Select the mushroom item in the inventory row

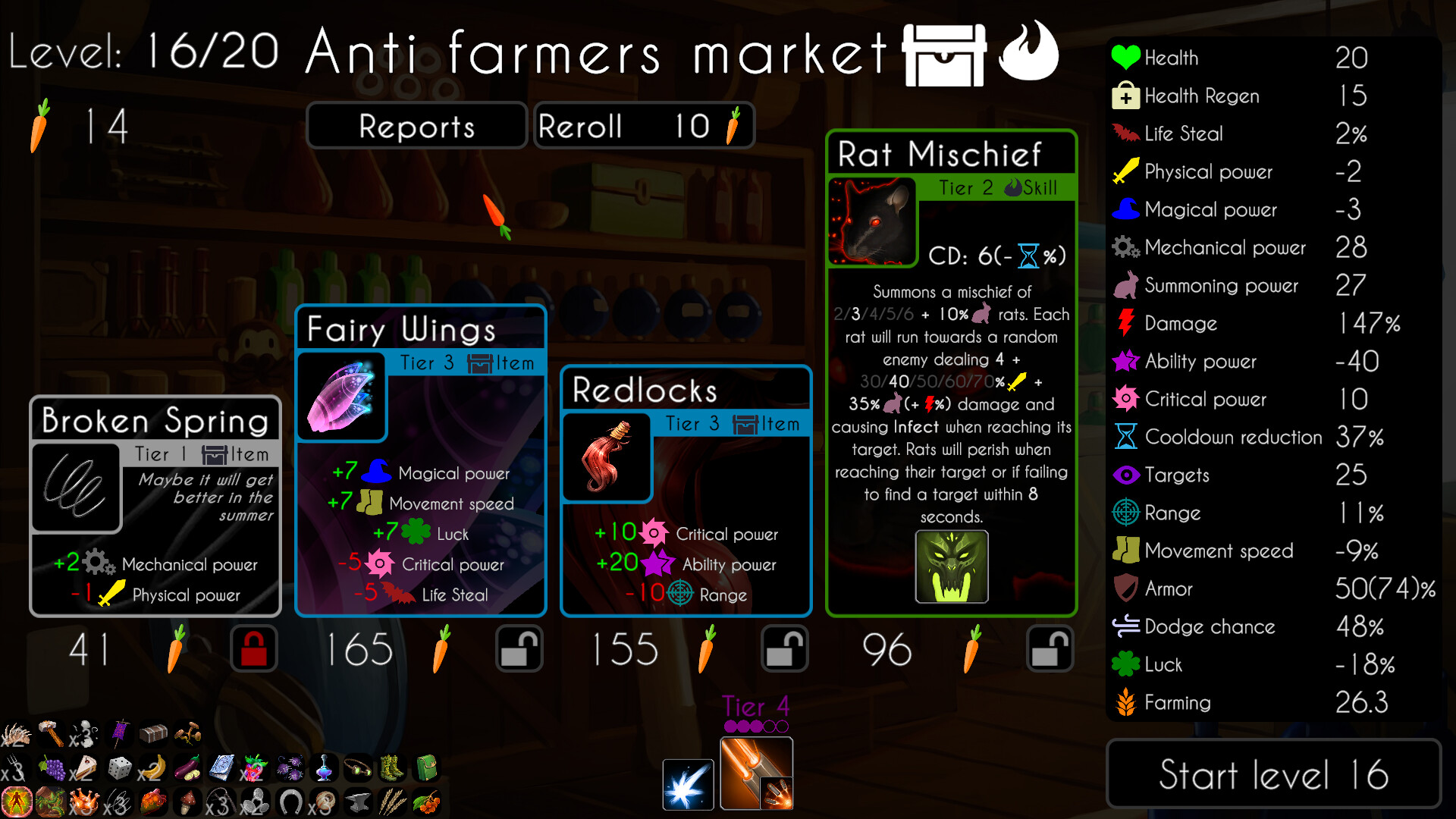point(186,802)
